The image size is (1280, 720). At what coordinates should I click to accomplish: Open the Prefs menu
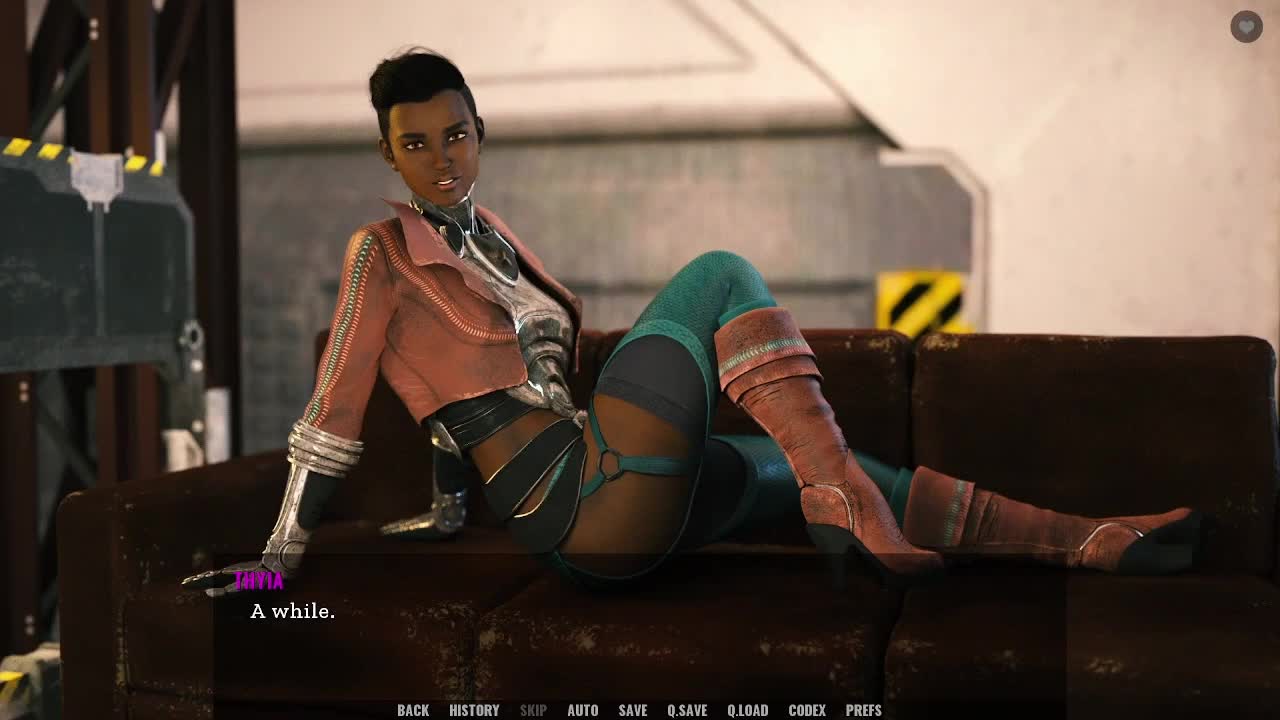coord(864,710)
